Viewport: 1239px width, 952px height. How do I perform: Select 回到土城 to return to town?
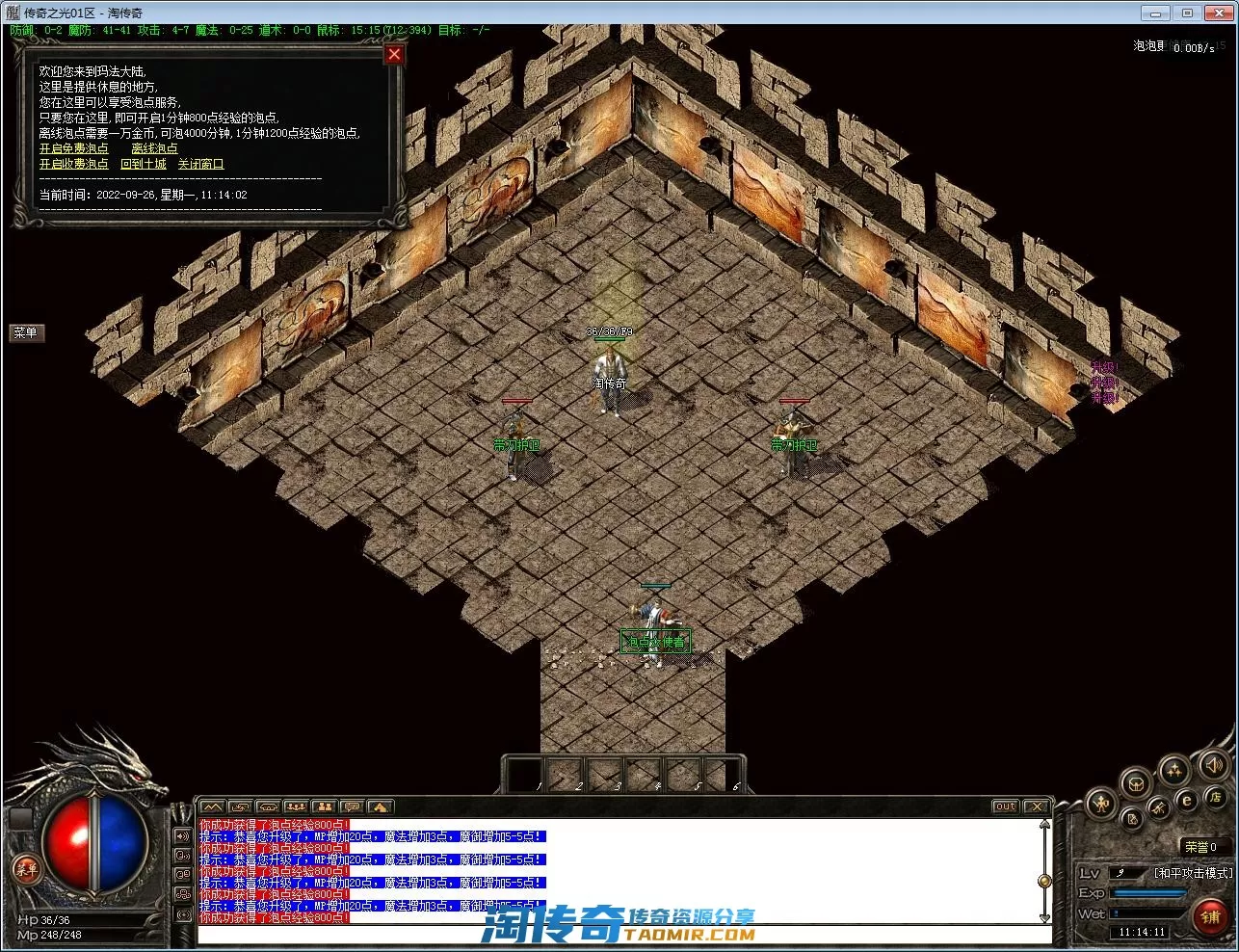click(144, 164)
